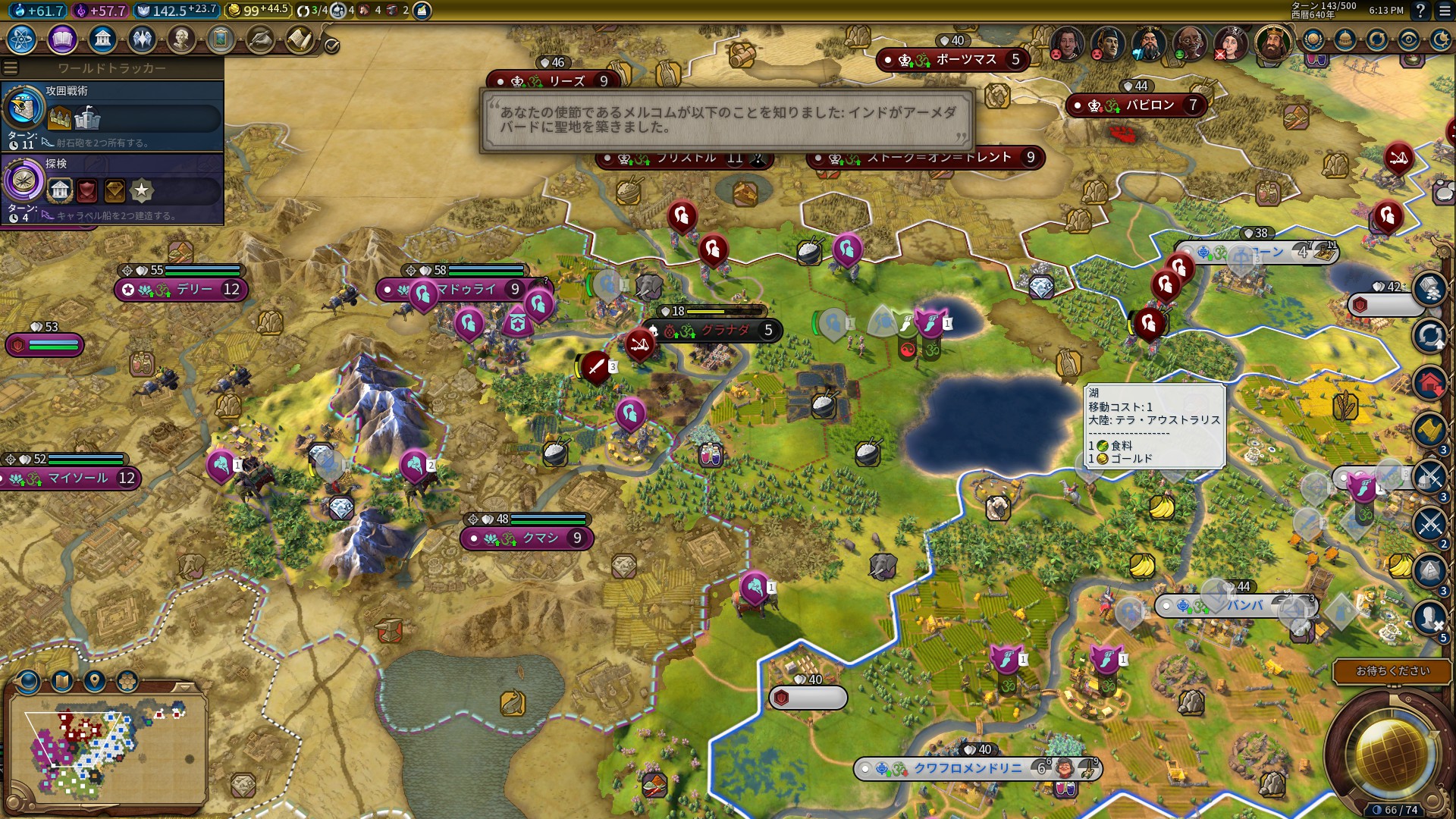Toggle the map pin list
The height and width of the screenshot is (819, 1456).
95,681
